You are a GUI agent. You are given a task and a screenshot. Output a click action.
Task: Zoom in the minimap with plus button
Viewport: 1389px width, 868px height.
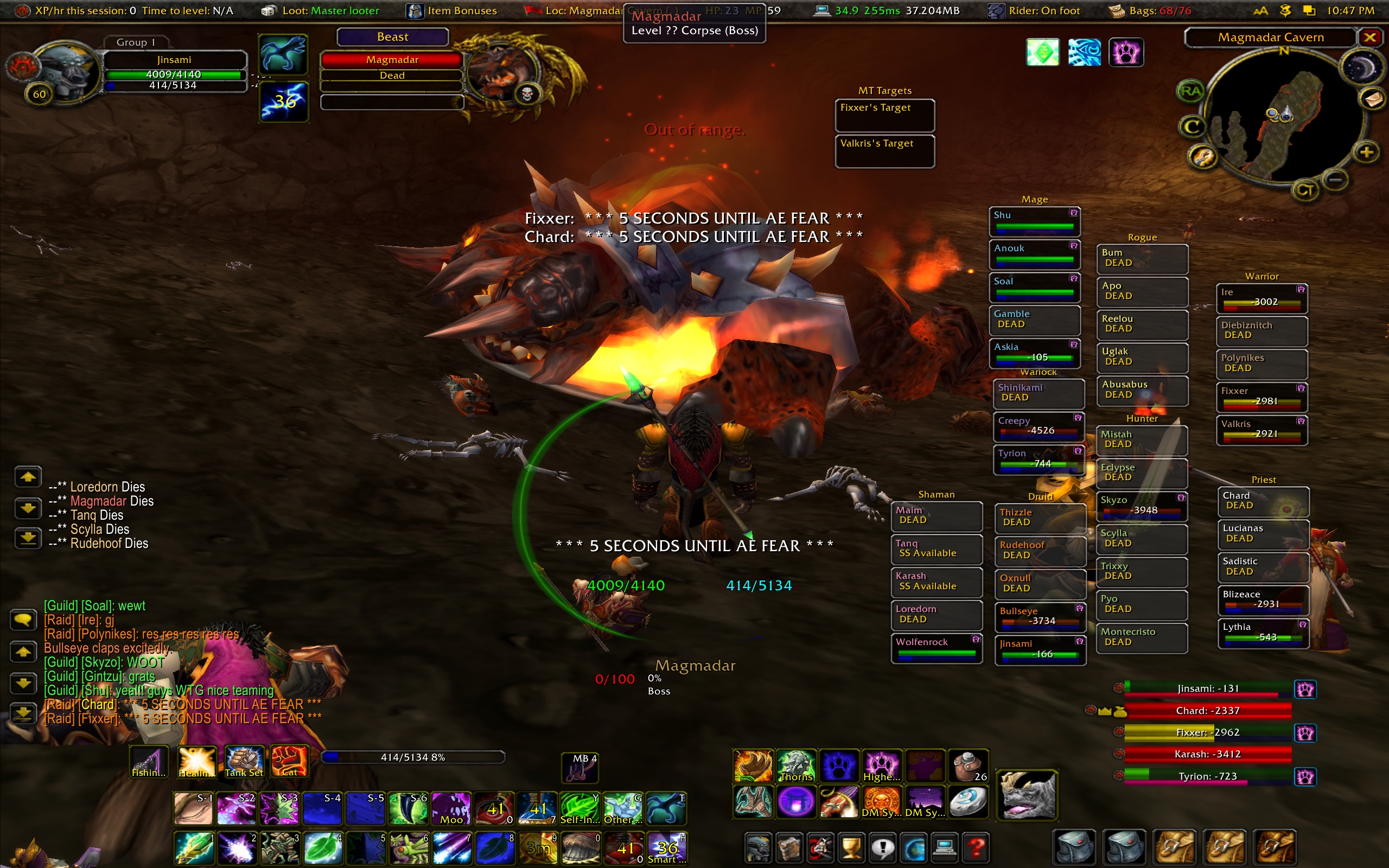pos(1366,152)
